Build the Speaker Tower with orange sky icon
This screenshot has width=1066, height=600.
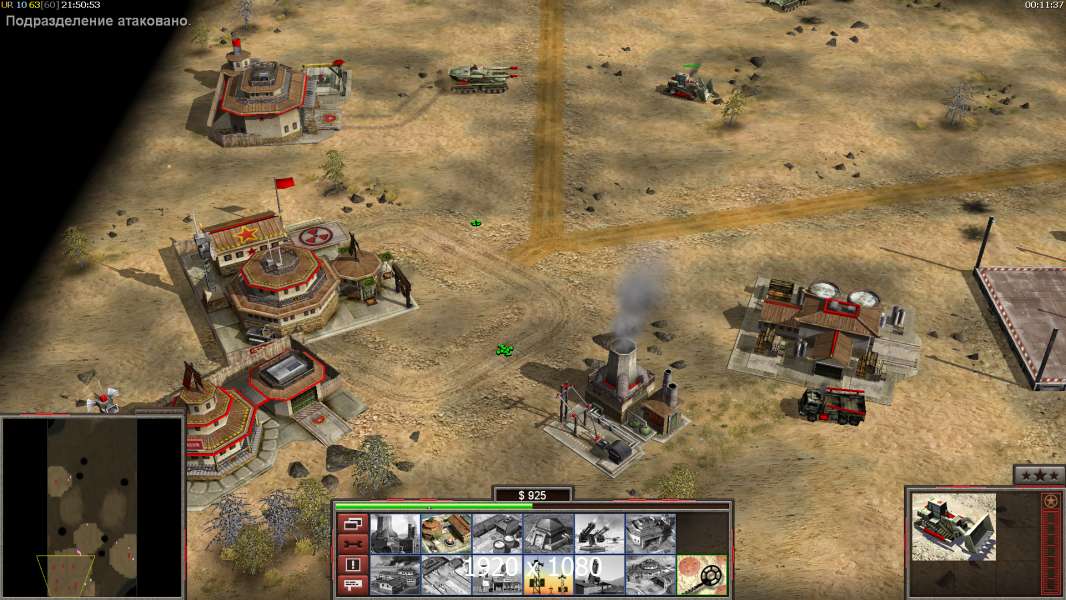click(x=548, y=575)
